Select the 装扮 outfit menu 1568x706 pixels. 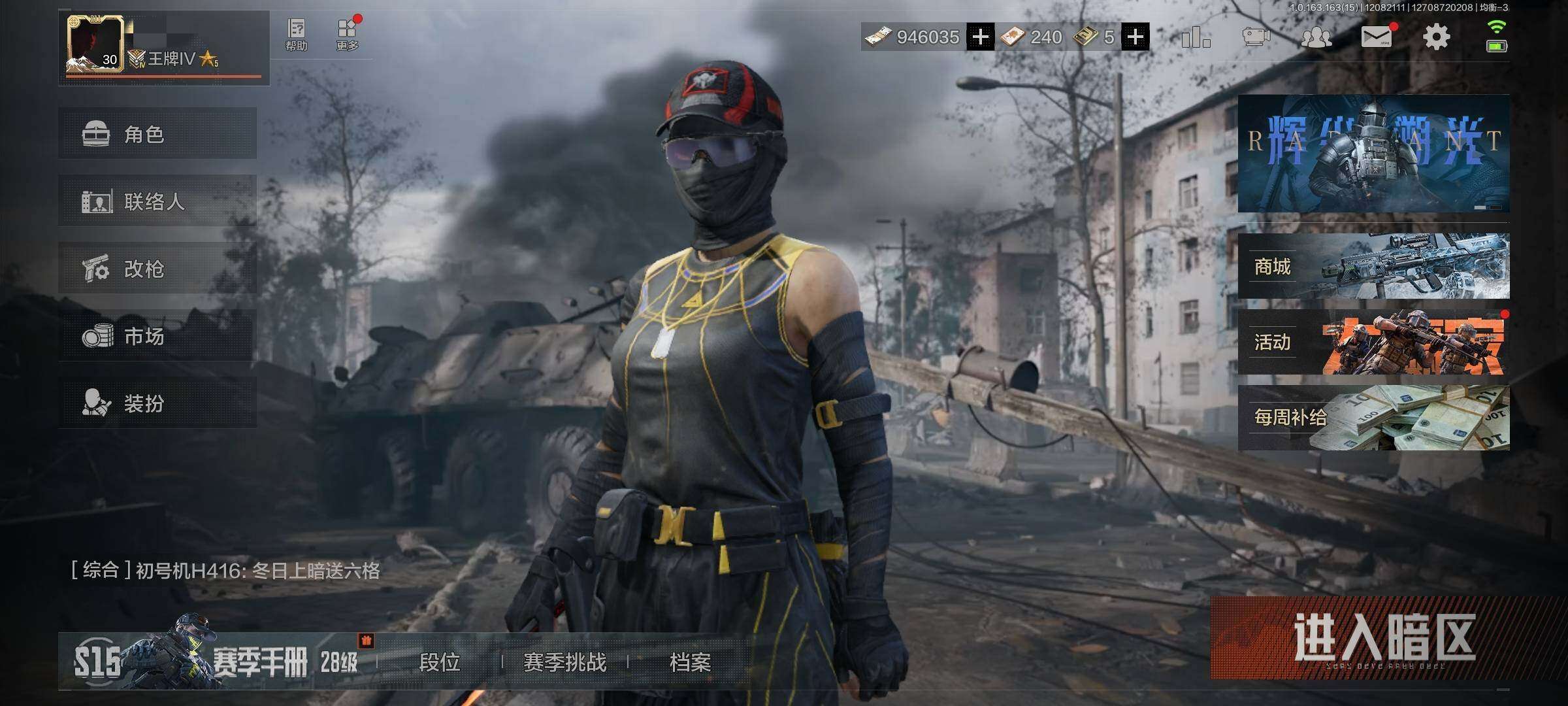coord(157,403)
